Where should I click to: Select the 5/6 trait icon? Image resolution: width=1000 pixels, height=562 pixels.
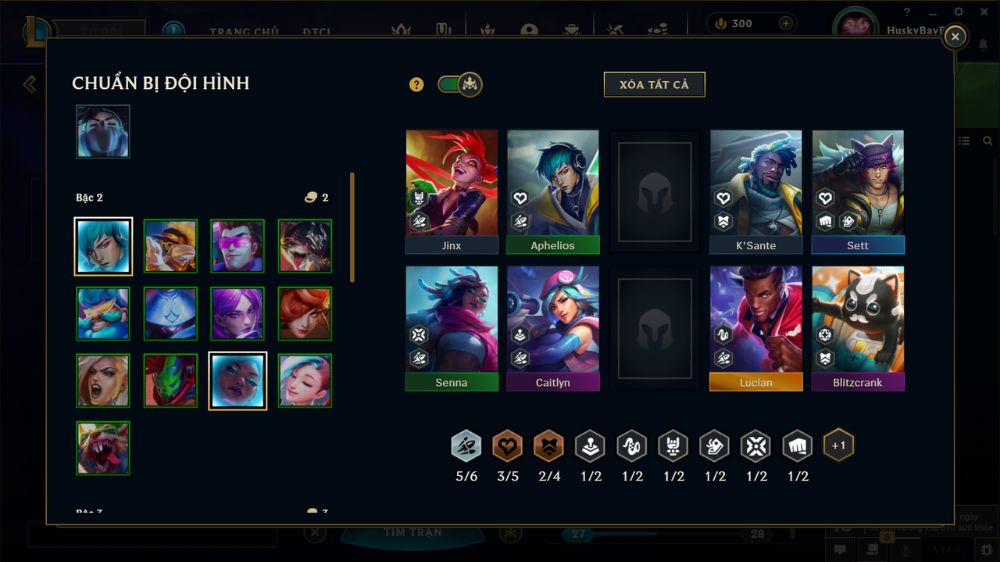tap(466, 446)
